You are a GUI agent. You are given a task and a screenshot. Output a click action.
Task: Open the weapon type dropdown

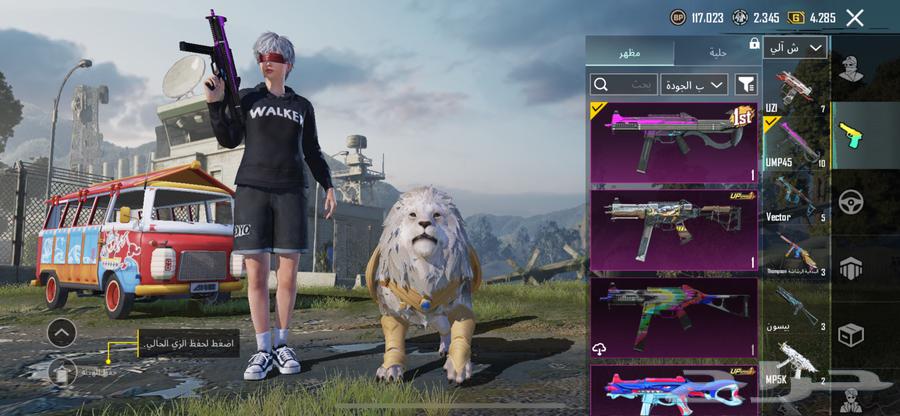point(795,47)
